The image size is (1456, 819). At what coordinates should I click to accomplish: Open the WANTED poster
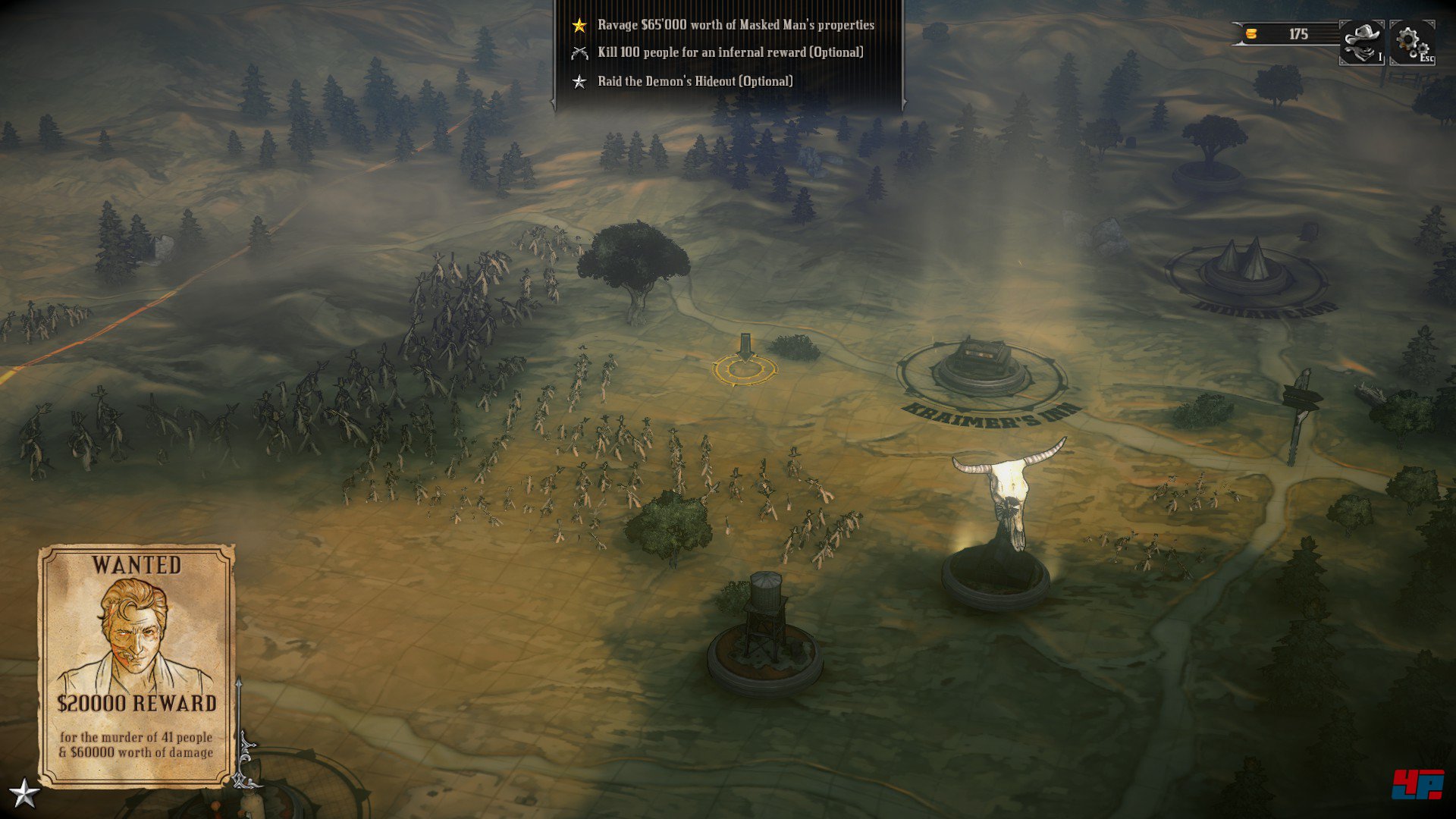coord(136,664)
